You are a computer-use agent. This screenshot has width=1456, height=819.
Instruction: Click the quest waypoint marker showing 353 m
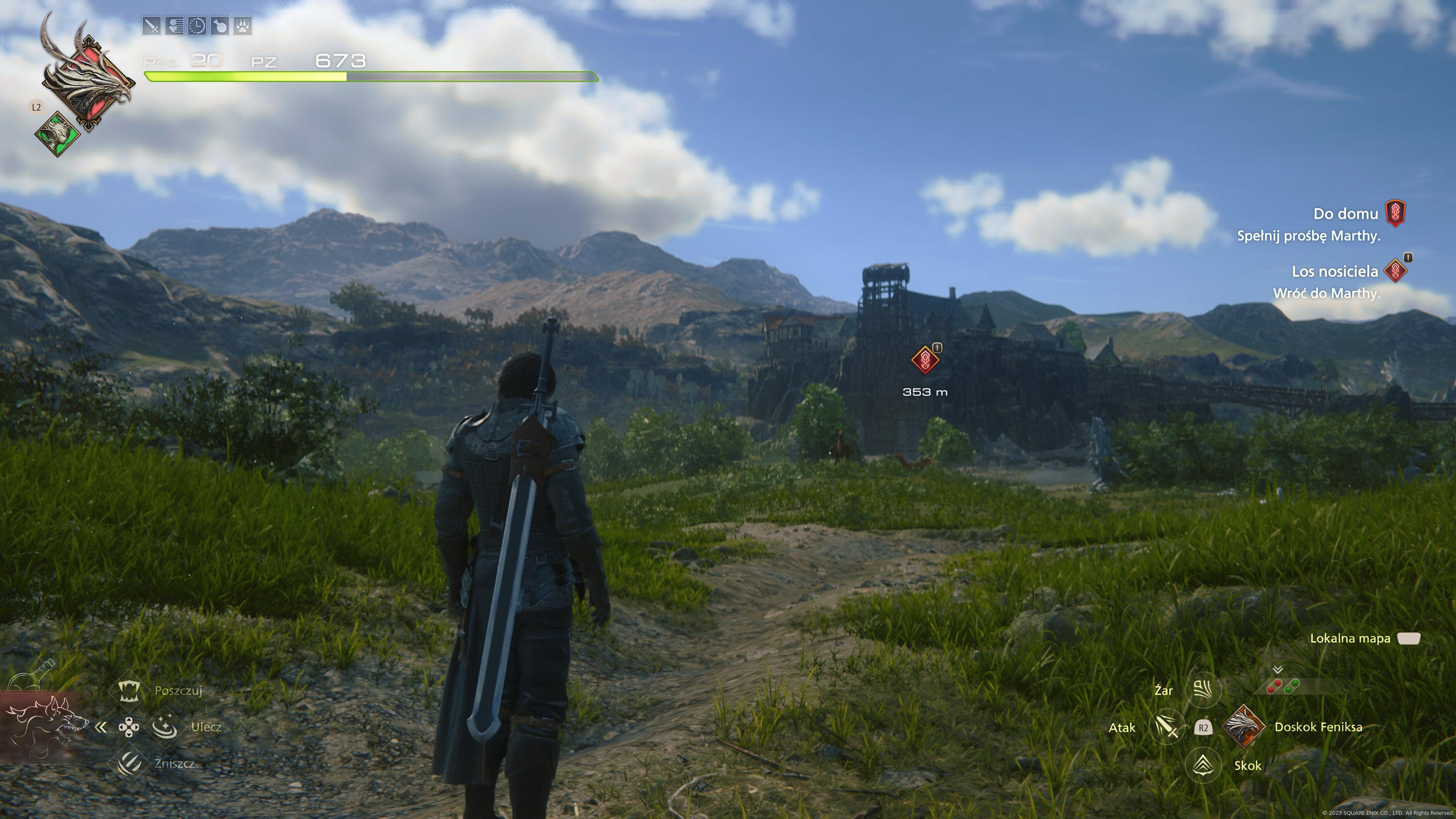(x=925, y=359)
